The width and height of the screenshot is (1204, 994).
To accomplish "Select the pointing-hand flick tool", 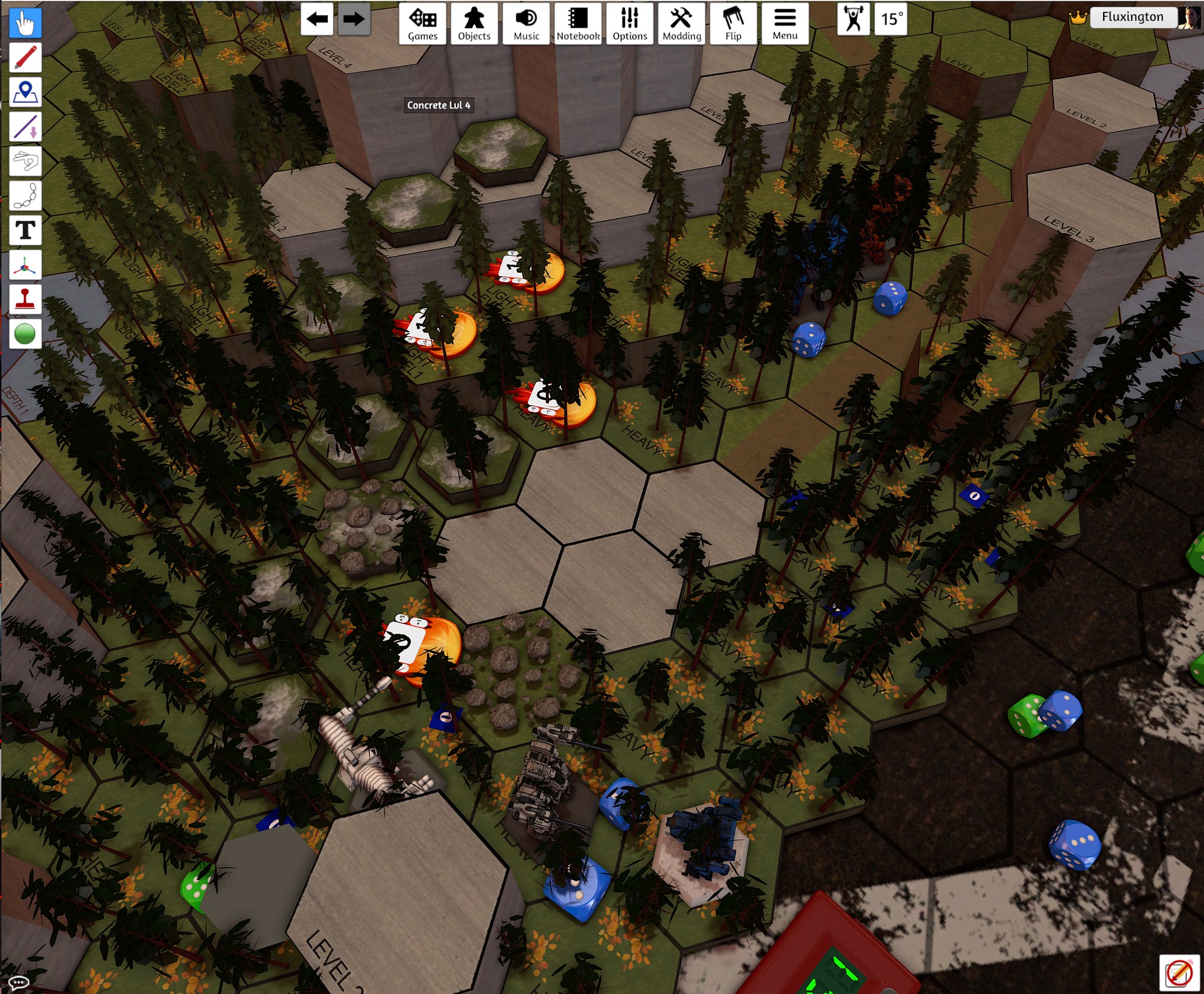I will click(x=25, y=161).
